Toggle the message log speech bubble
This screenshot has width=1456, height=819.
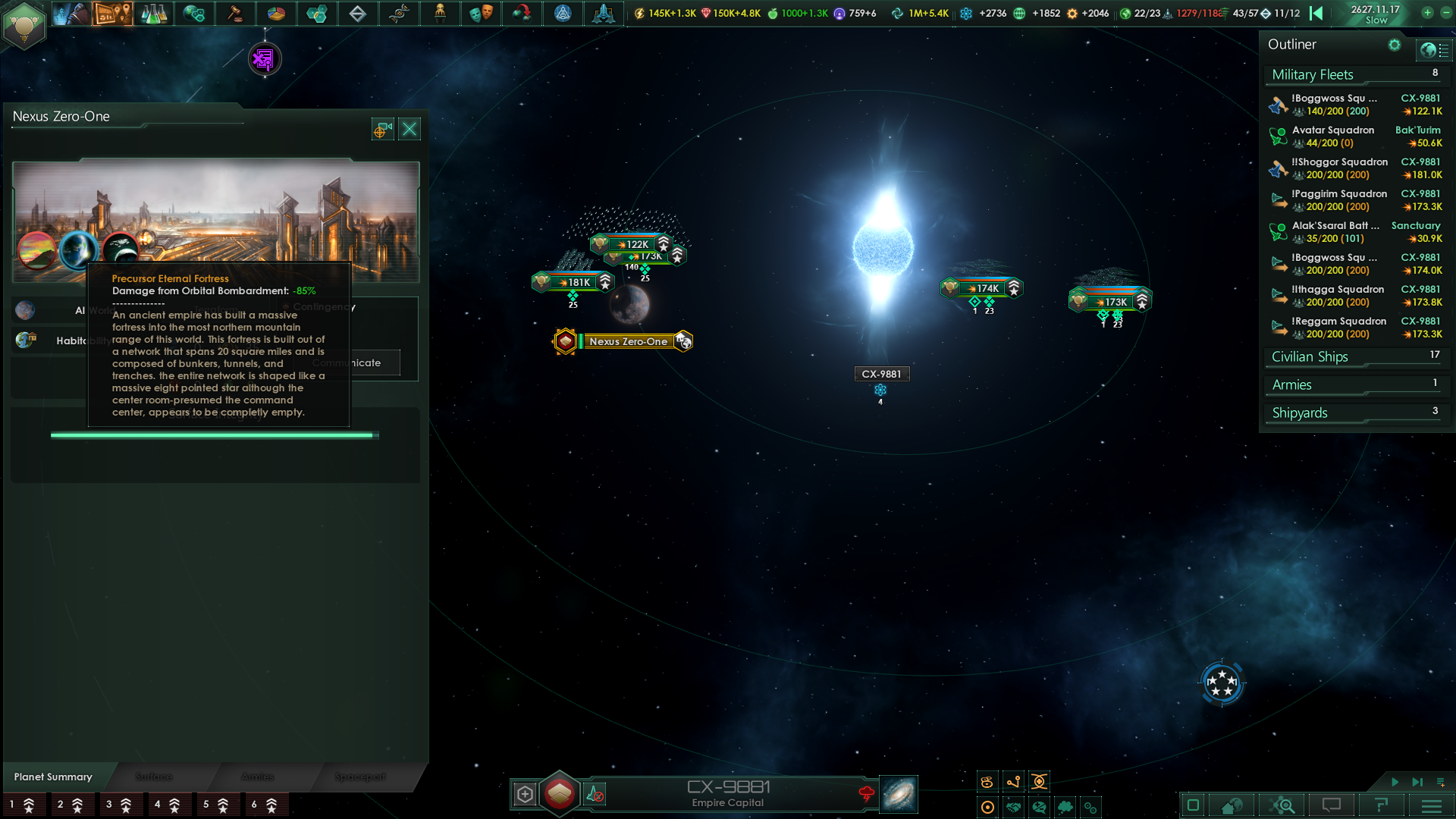tap(1332, 805)
